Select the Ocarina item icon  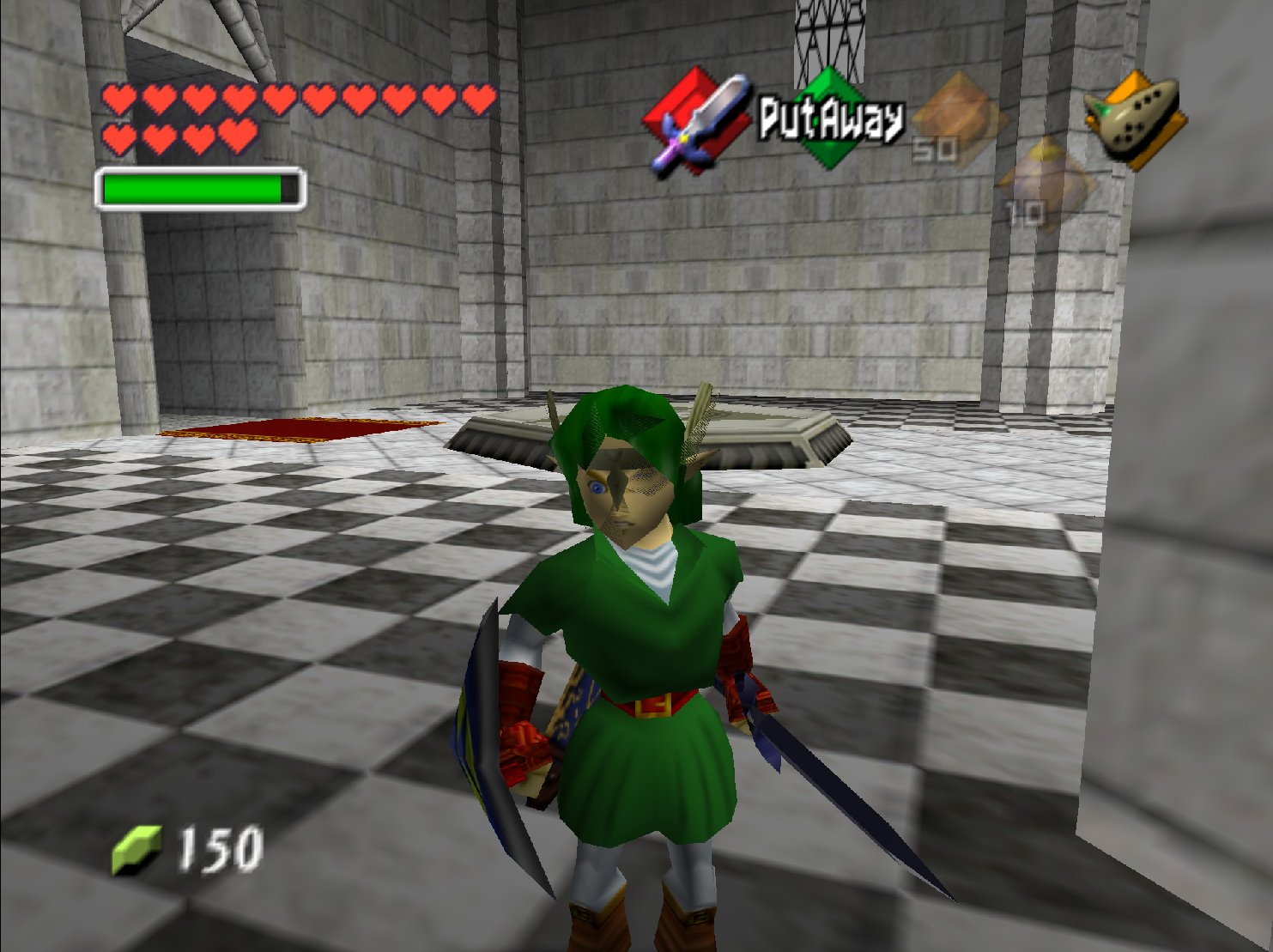tap(1134, 118)
